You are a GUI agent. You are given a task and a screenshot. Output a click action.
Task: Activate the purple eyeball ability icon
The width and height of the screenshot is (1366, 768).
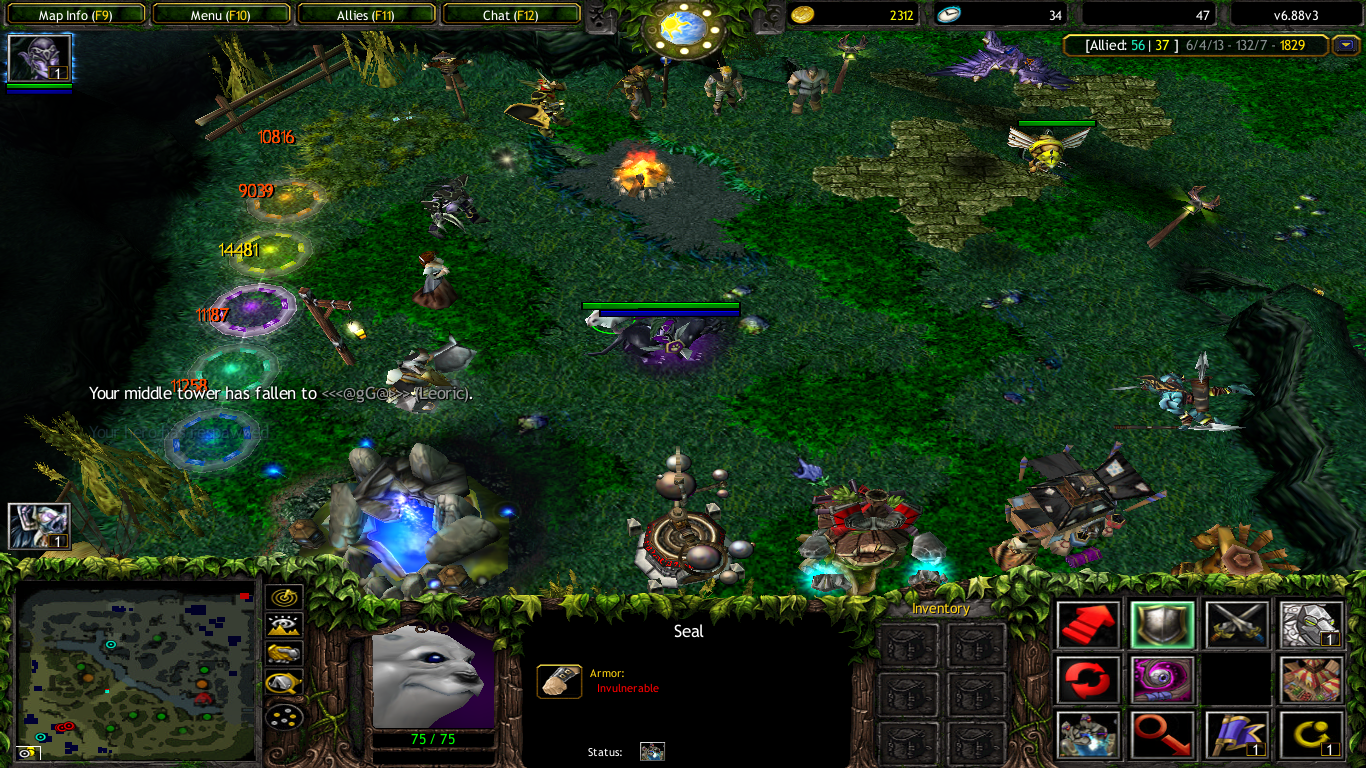pyautogui.click(x=1162, y=680)
